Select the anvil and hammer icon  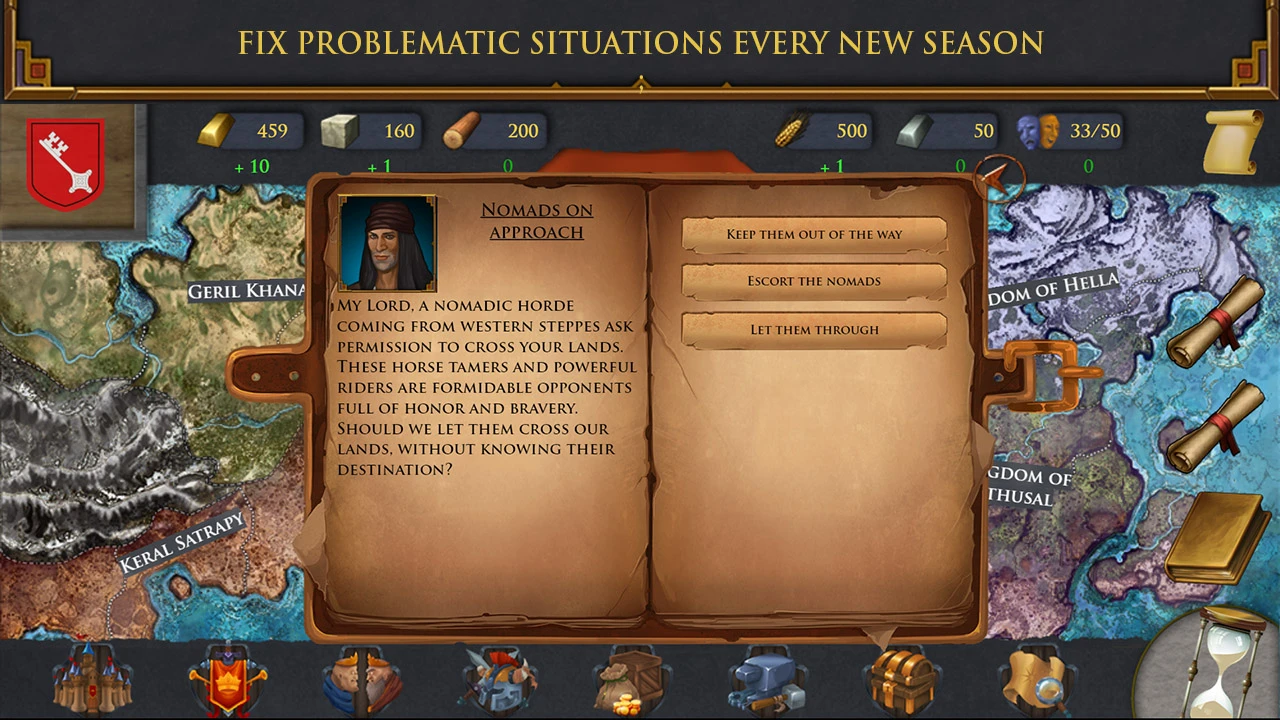click(x=767, y=680)
